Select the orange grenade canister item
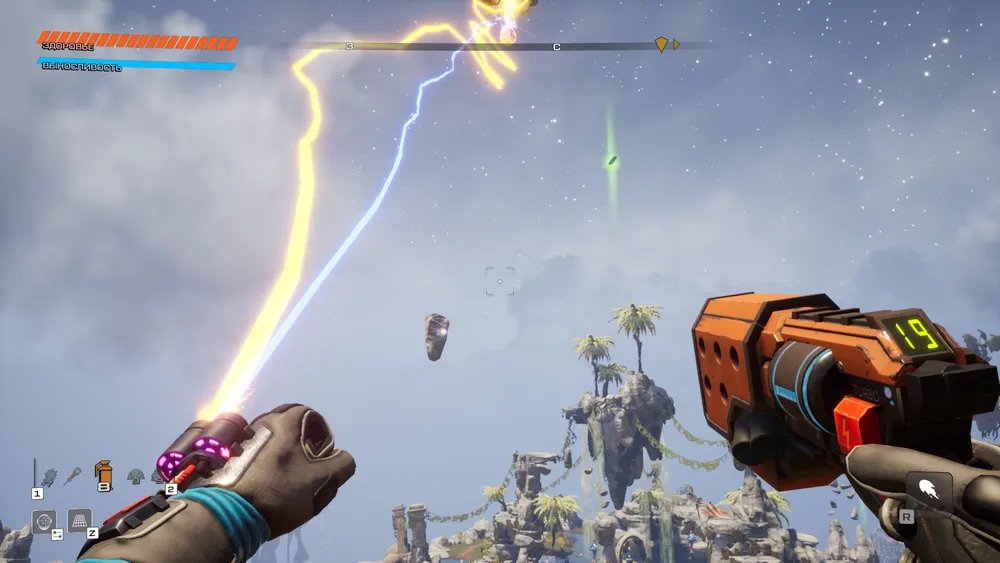Viewport: 1000px width, 563px height. click(103, 473)
